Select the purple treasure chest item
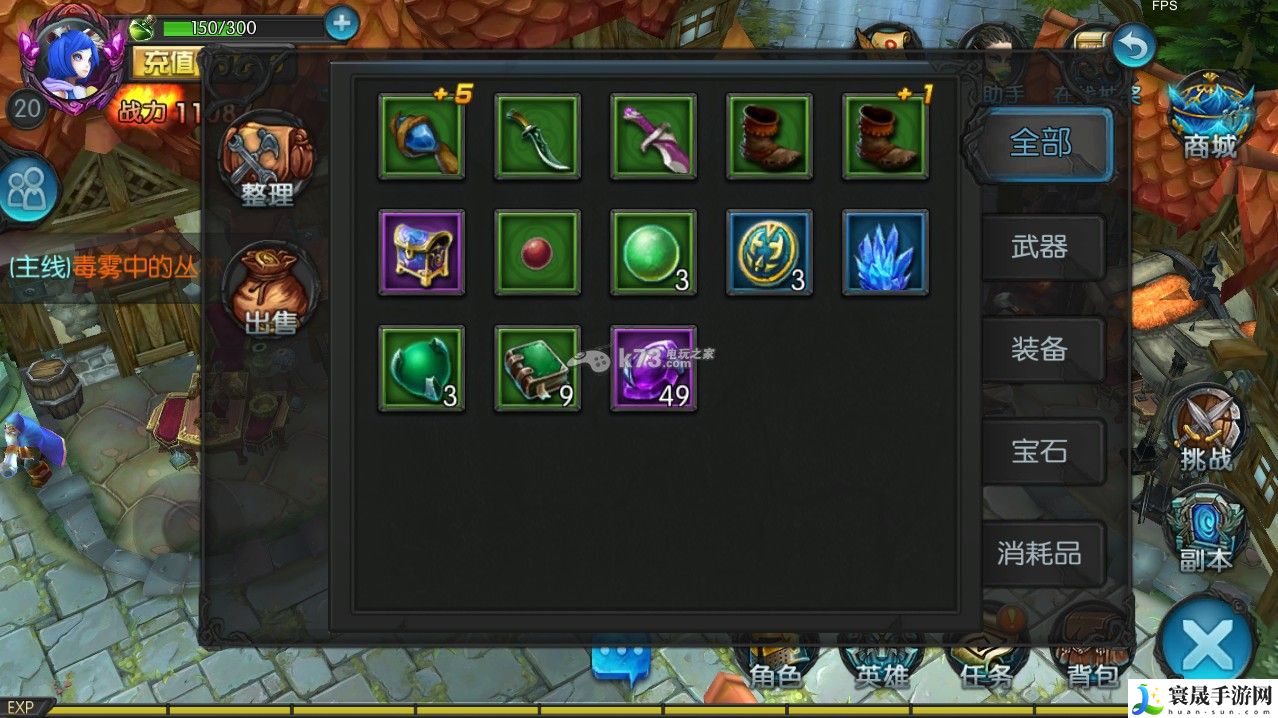The height and width of the screenshot is (718, 1278). tap(421, 252)
